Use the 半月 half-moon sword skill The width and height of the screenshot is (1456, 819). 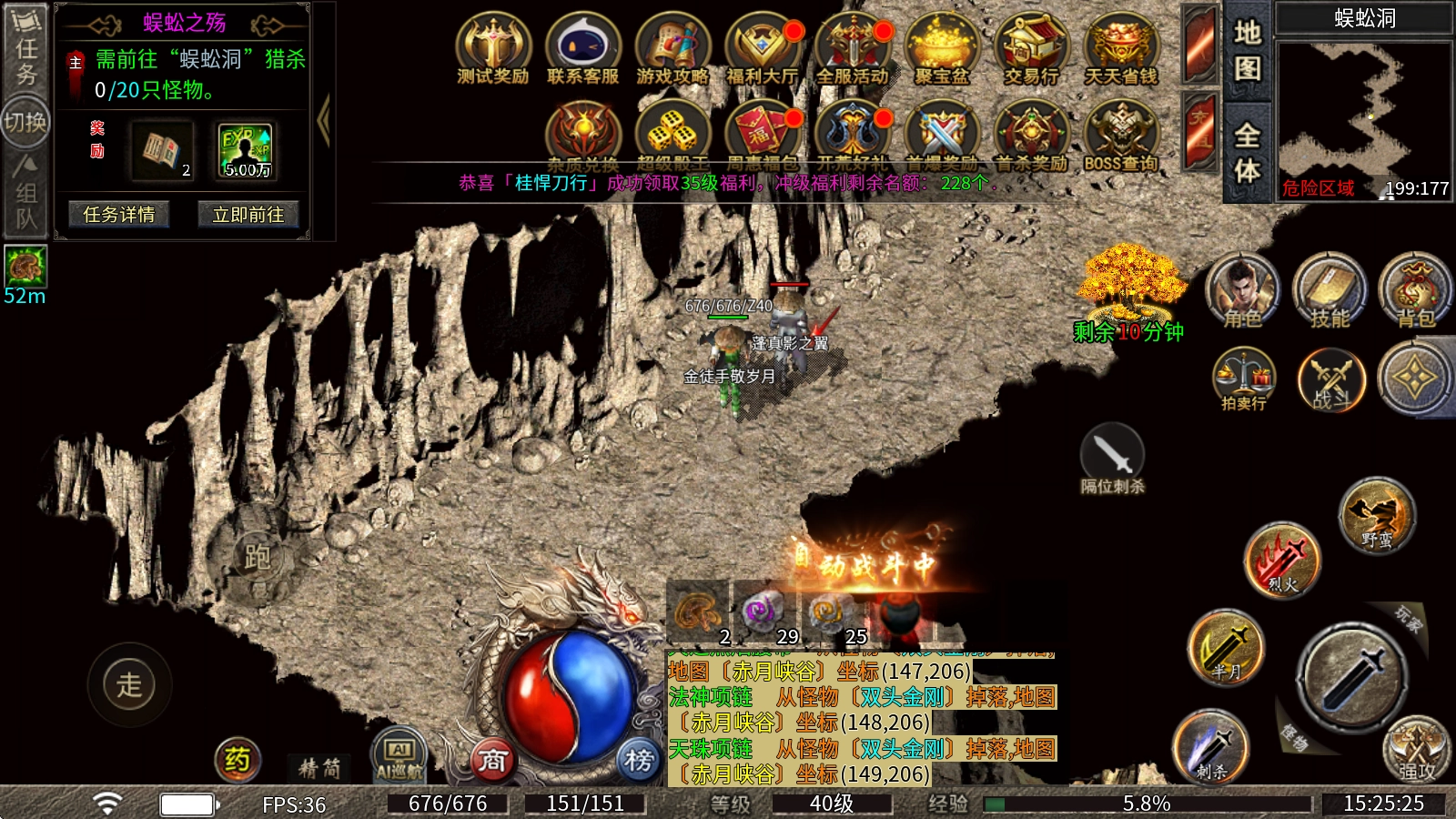coord(1226,647)
